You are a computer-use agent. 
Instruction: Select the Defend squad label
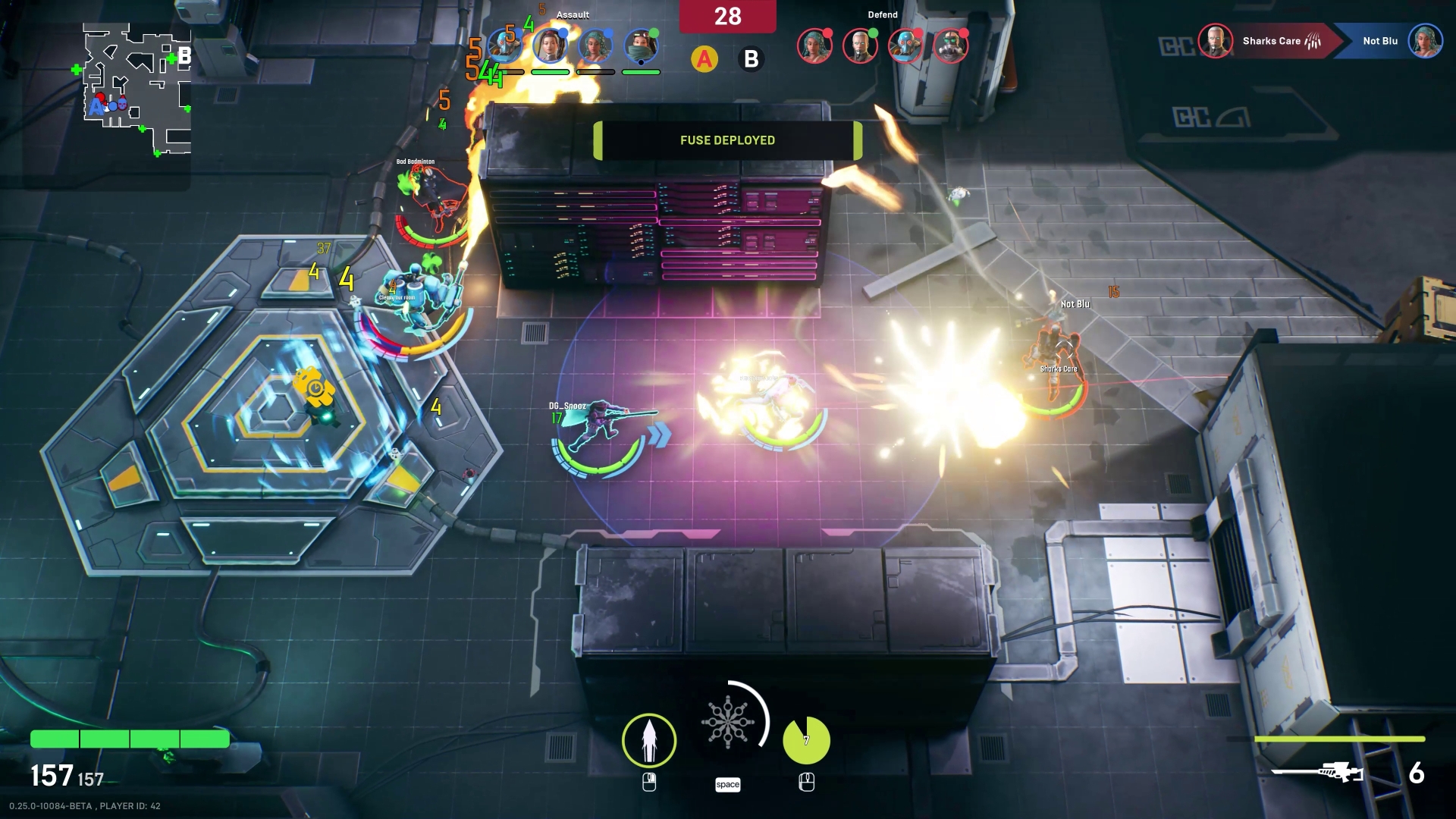tap(882, 14)
